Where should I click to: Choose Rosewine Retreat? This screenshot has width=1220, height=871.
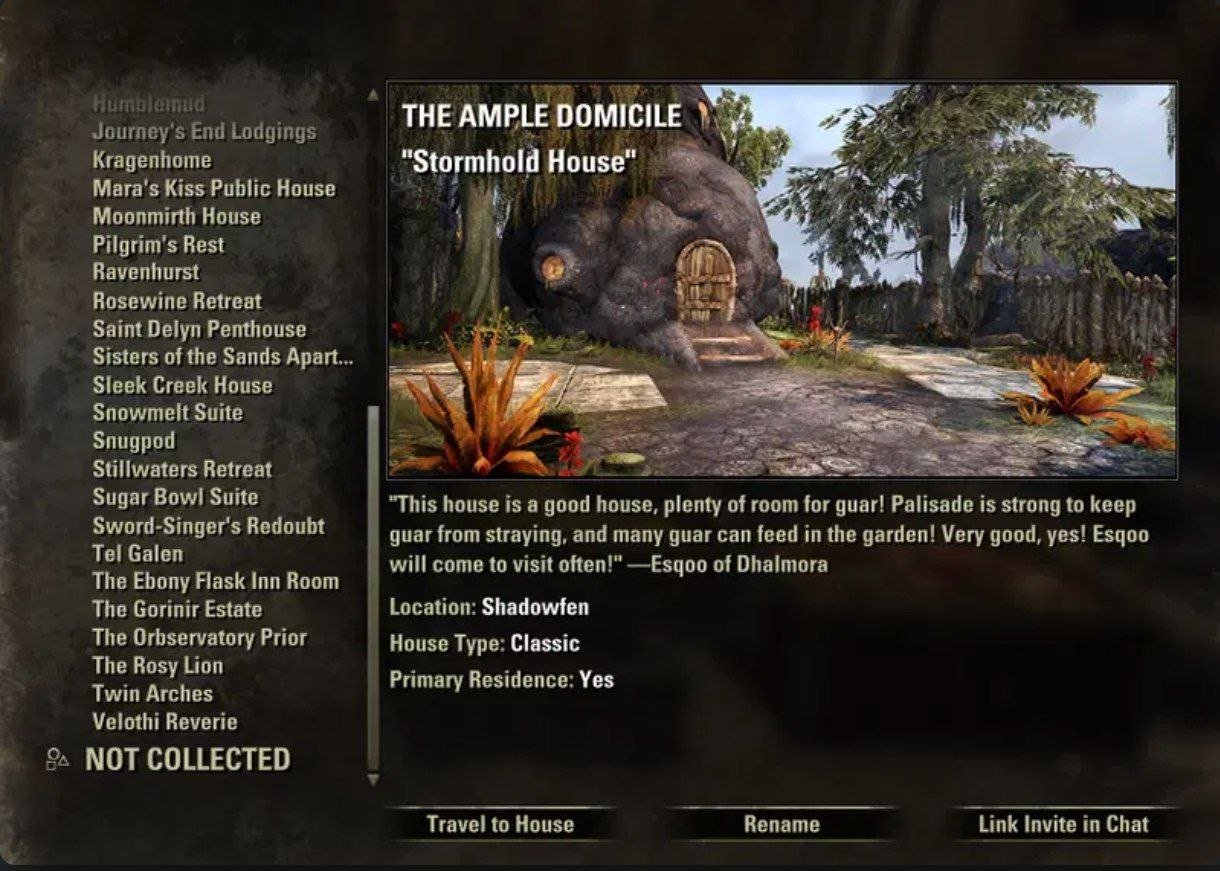point(177,301)
